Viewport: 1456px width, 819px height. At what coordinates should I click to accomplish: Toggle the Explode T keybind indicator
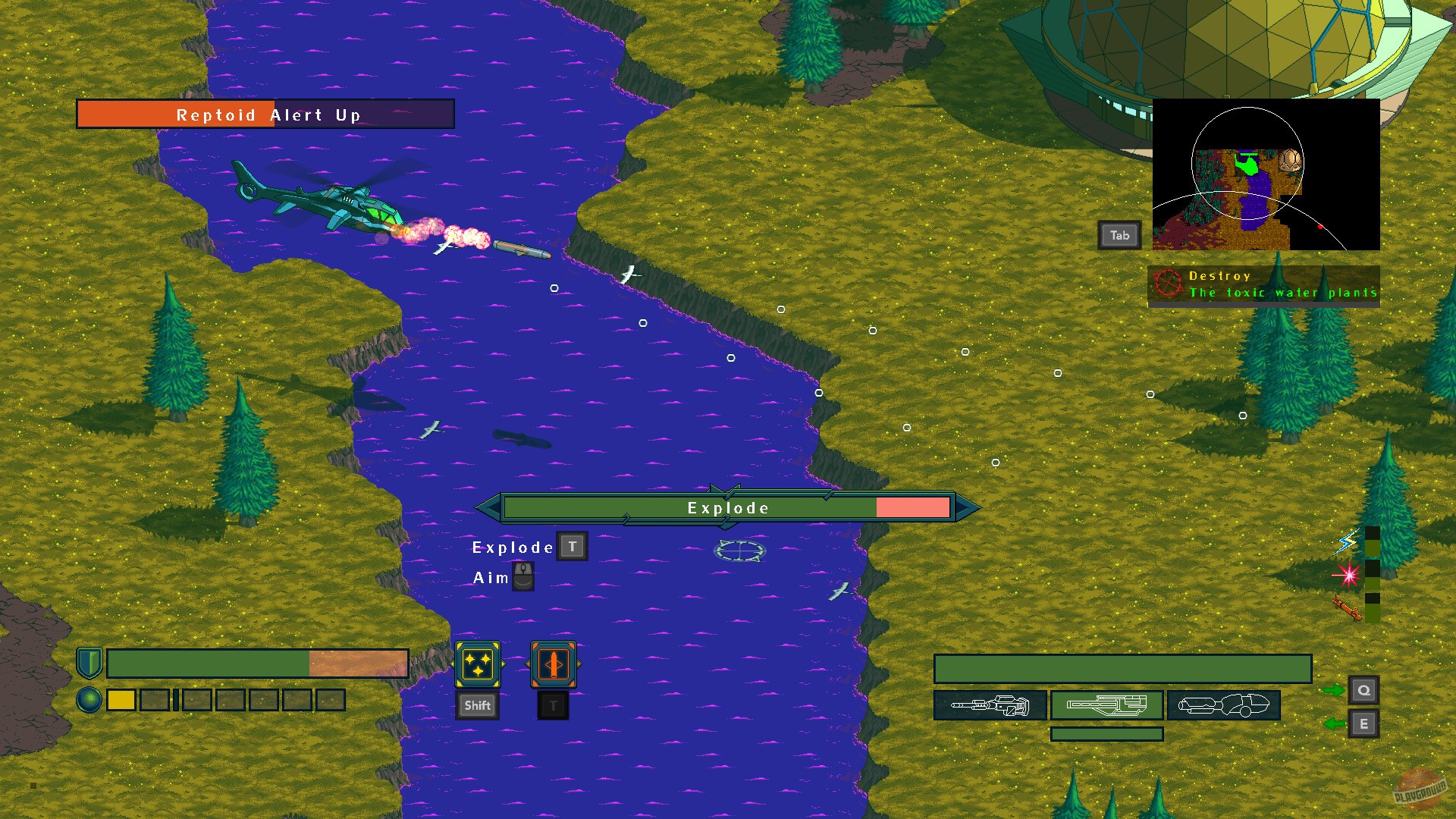(572, 545)
